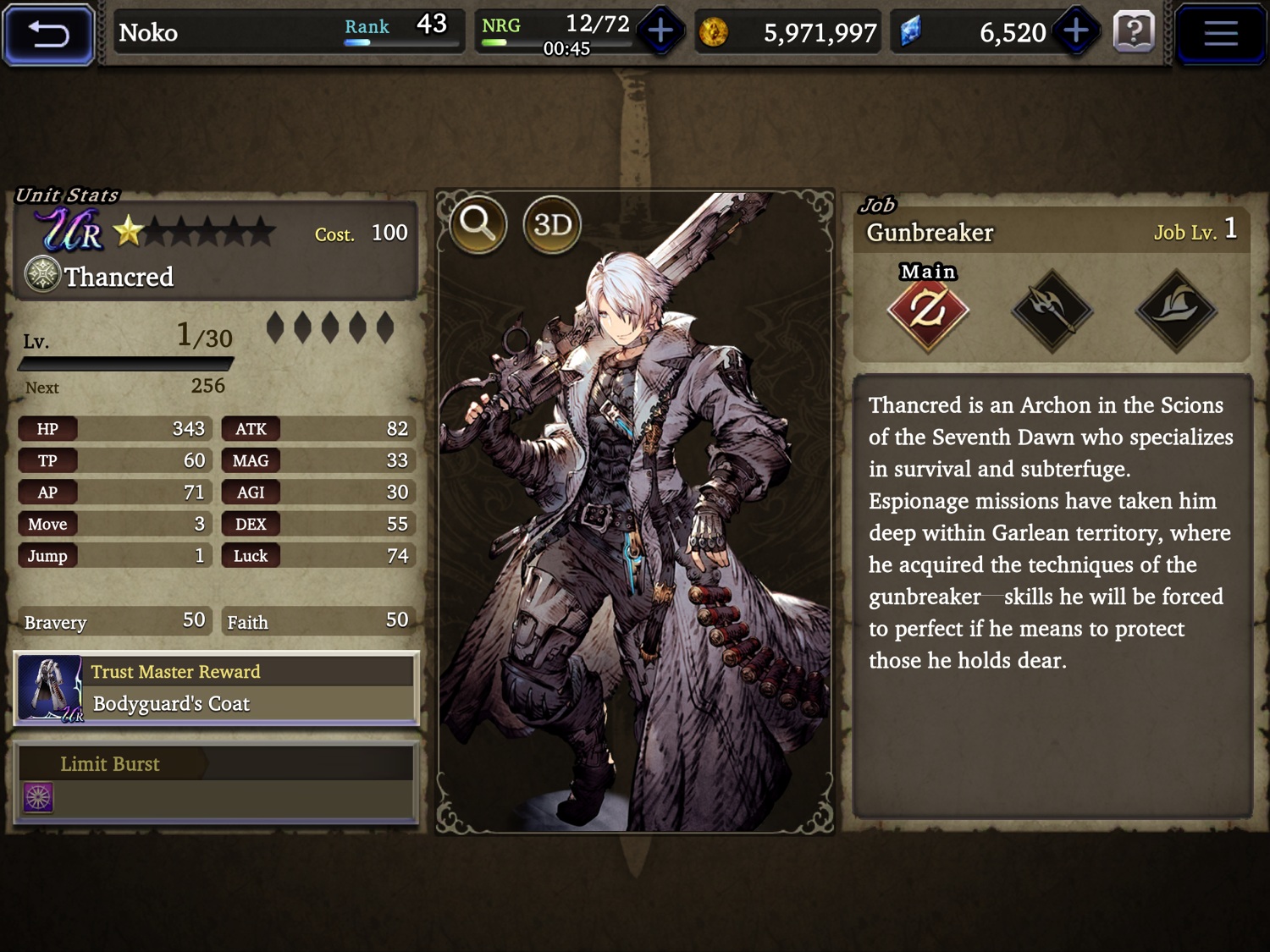Open the Bodyguard's Coat Trust Master Reward

point(217,689)
